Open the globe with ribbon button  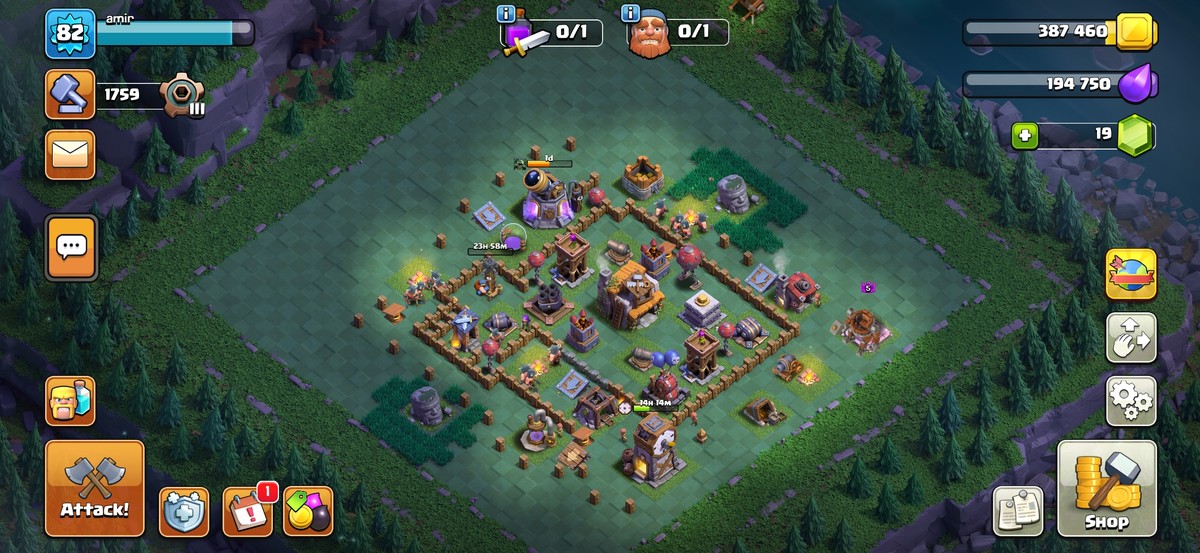tap(1131, 275)
